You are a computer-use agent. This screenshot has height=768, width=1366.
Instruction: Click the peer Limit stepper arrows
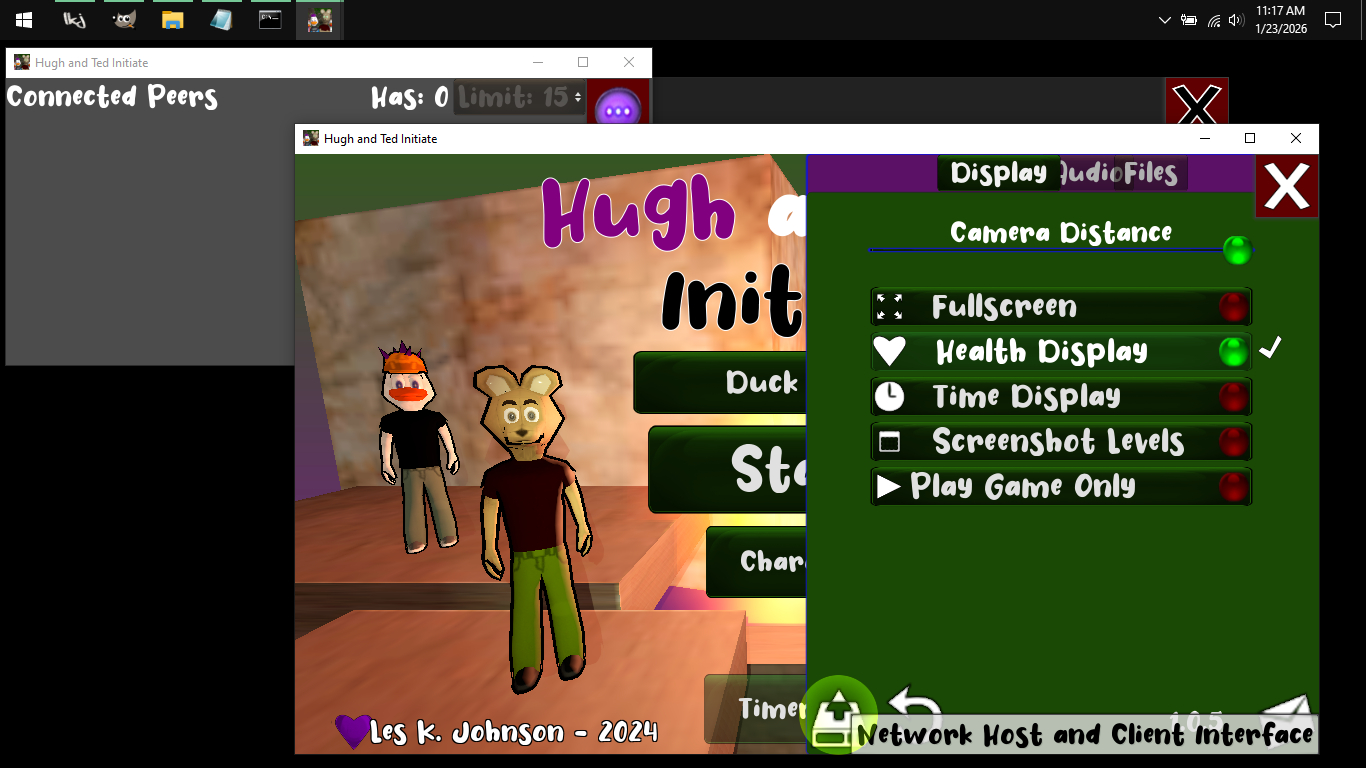tap(577, 97)
